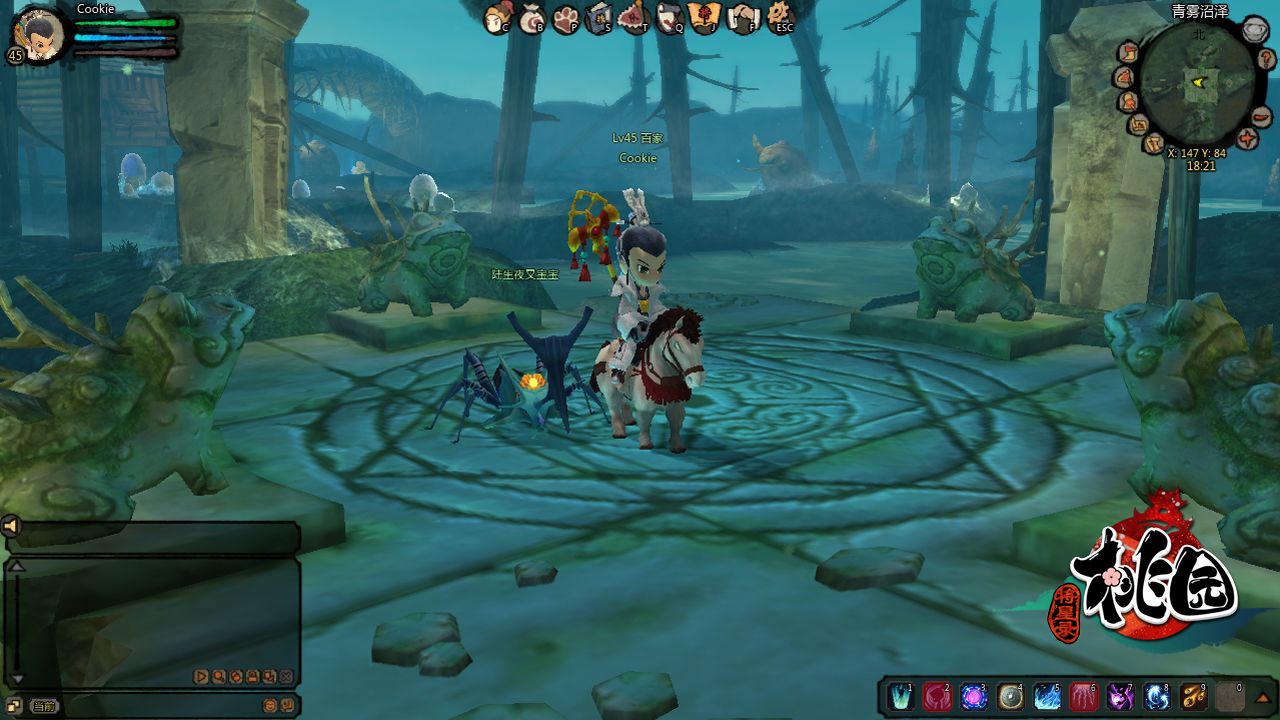Screen dimensions: 1280x720
Task: Toggle the chat speaker sound icon
Action: [11, 526]
